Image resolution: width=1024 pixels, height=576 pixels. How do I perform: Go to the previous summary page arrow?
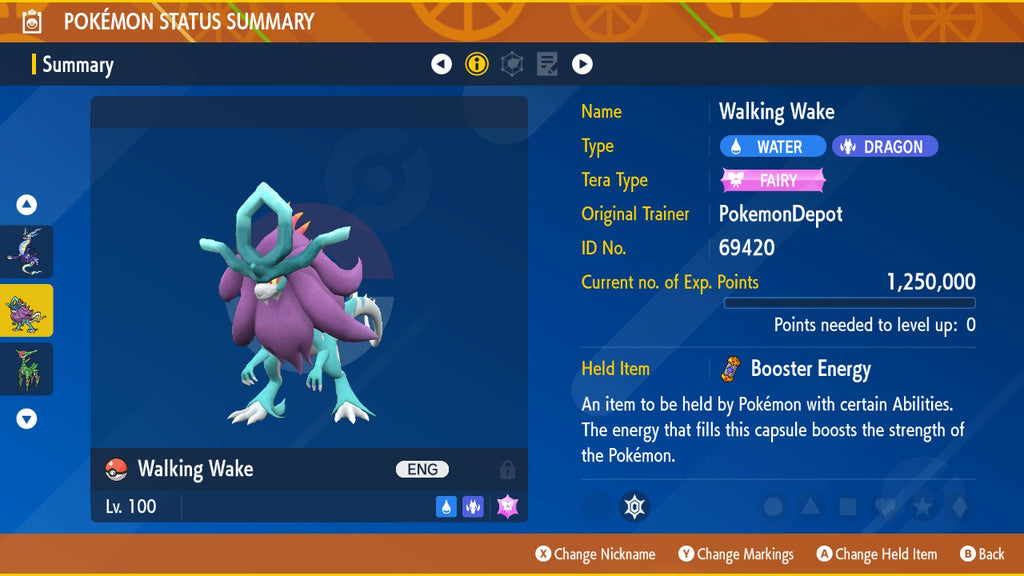pyautogui.click(x=441, y=65)
